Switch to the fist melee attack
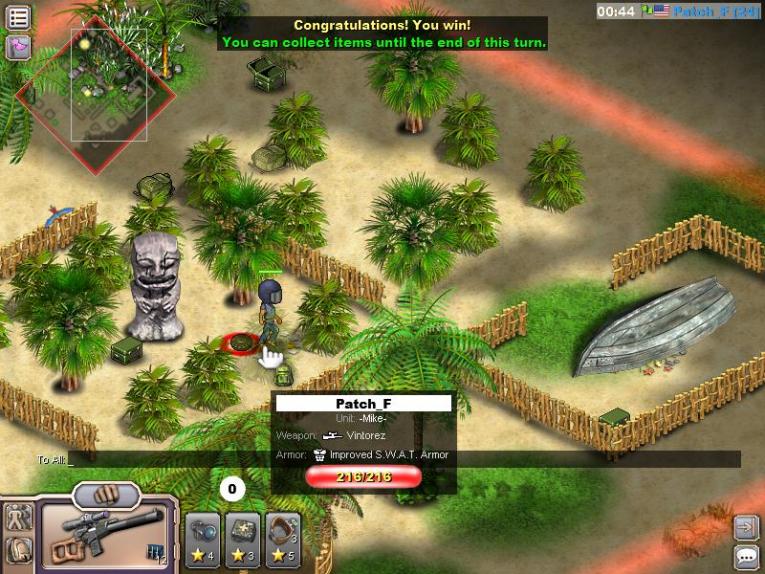Screen dimensions: 765x574 pyautogui.click(x=106, y=494)
